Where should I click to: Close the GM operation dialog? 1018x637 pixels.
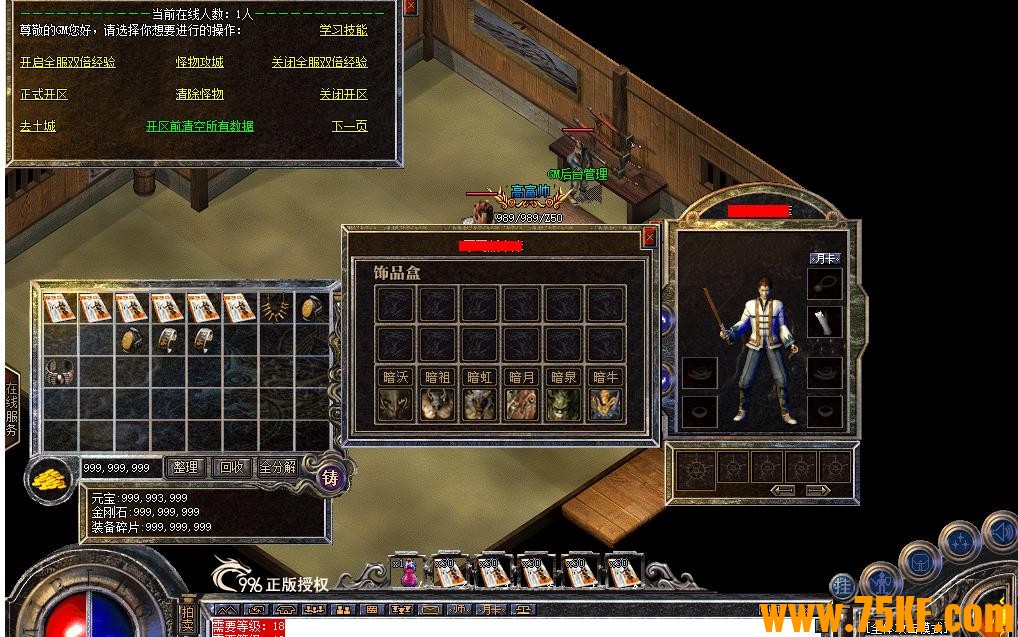[x=410, y=7]
